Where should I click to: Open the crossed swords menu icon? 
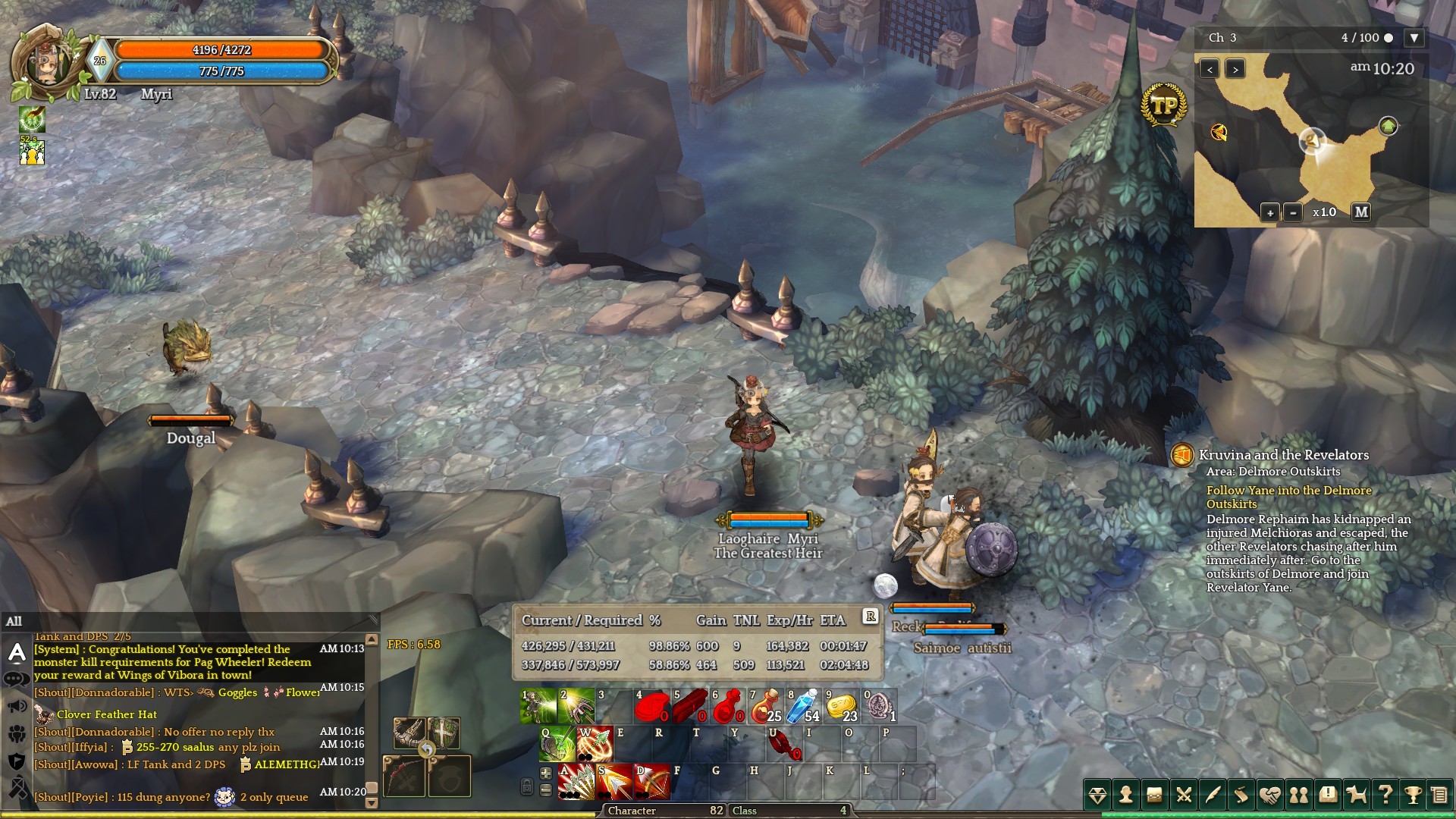[x=1184, y=795]
